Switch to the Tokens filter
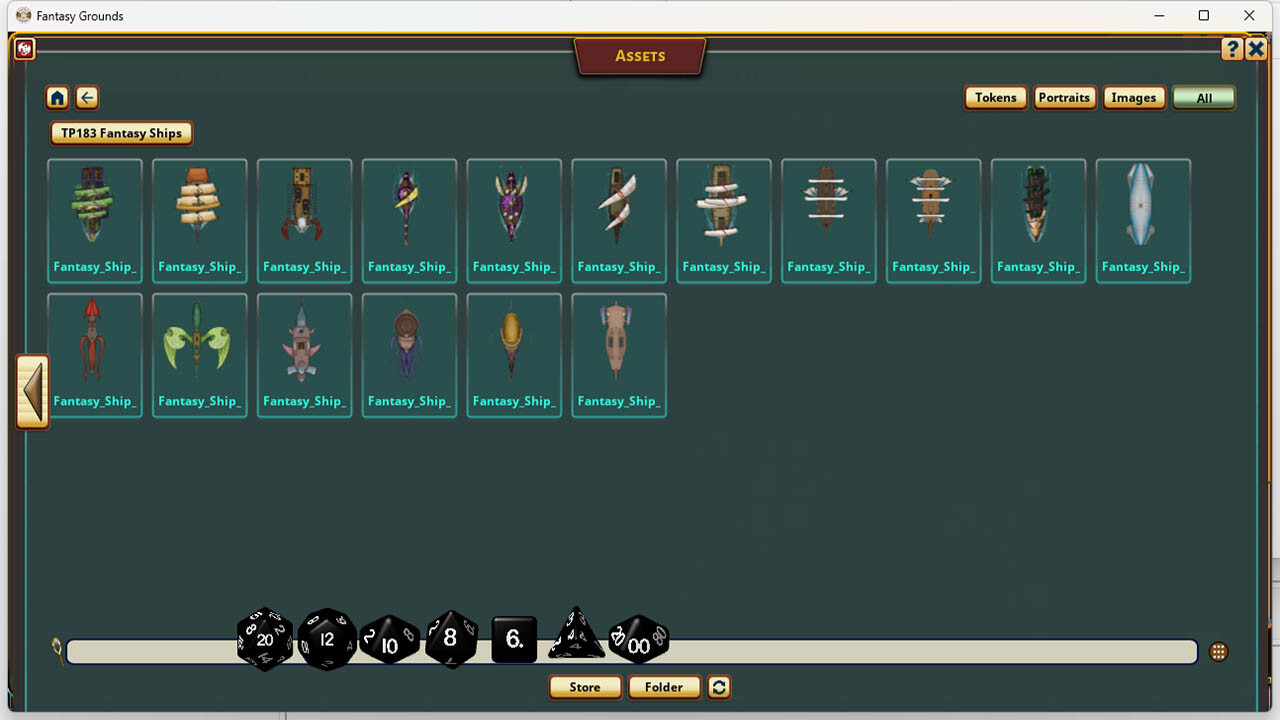Screen dimensions: 1280x720 click(995, 97)
